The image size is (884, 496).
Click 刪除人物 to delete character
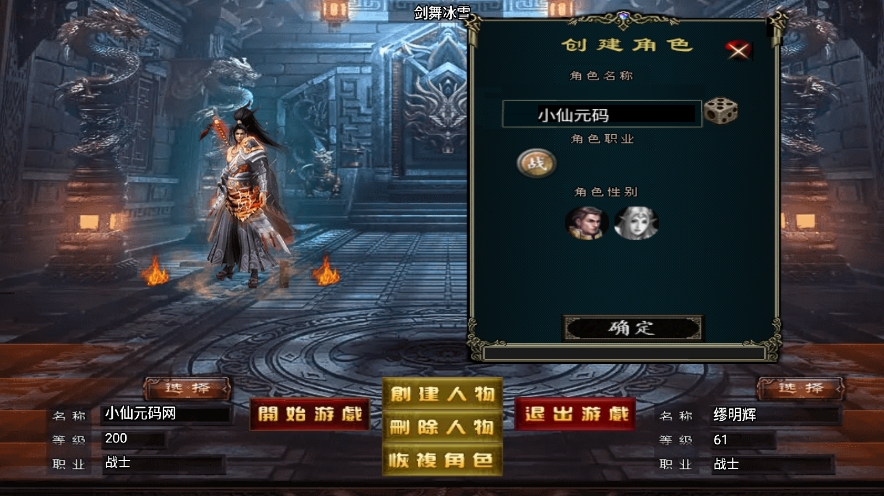[442, 427]
